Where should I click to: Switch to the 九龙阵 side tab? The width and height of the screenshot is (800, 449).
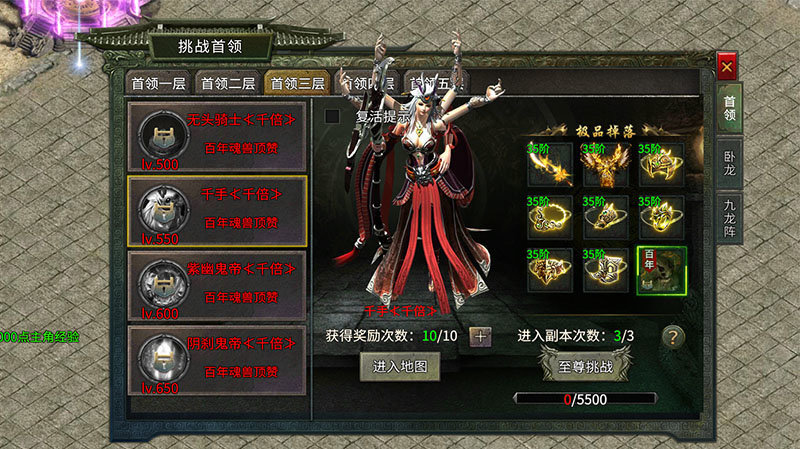coord(731,218)
